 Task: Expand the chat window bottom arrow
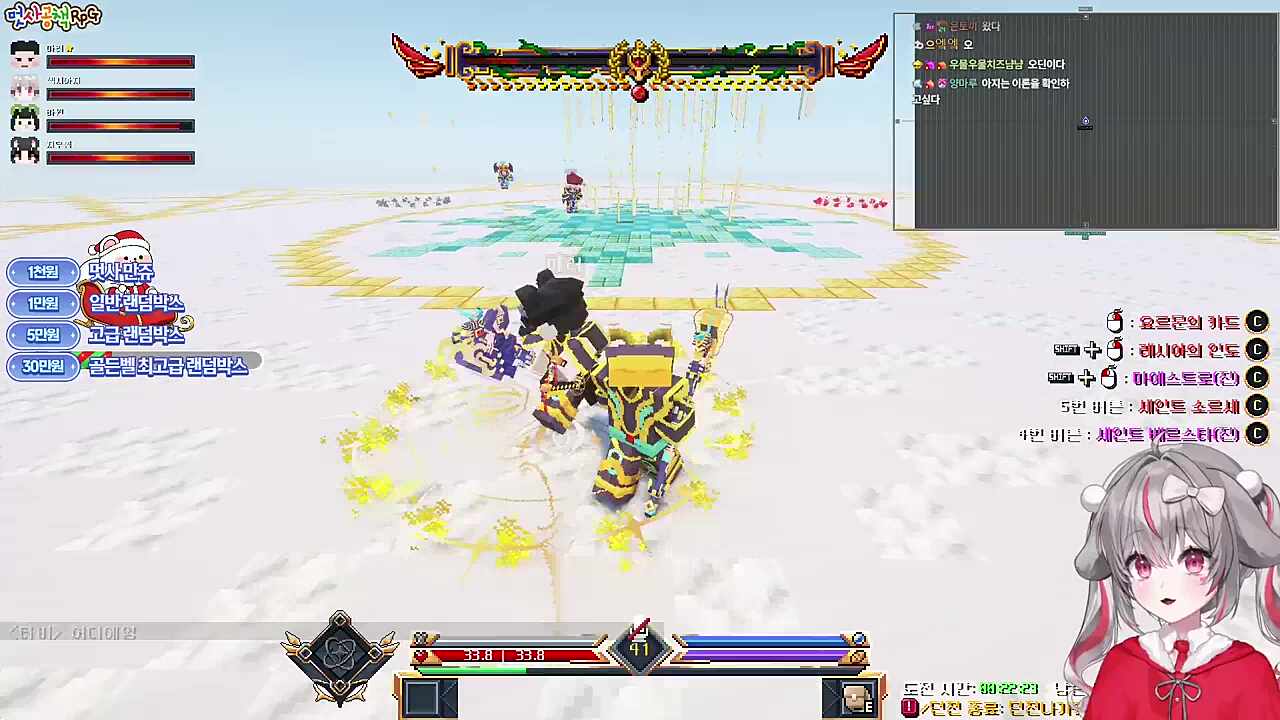click(1085, 234)
